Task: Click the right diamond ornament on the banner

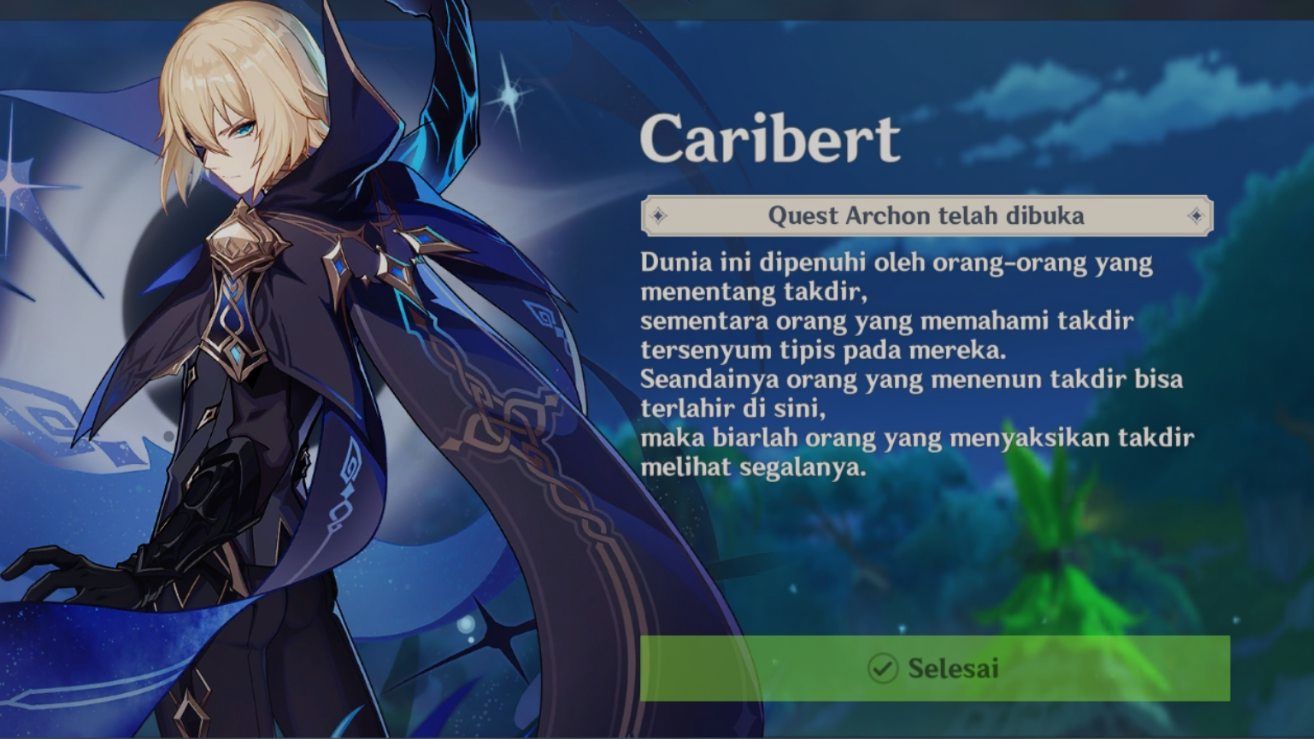Action: tap(1196, 213)
